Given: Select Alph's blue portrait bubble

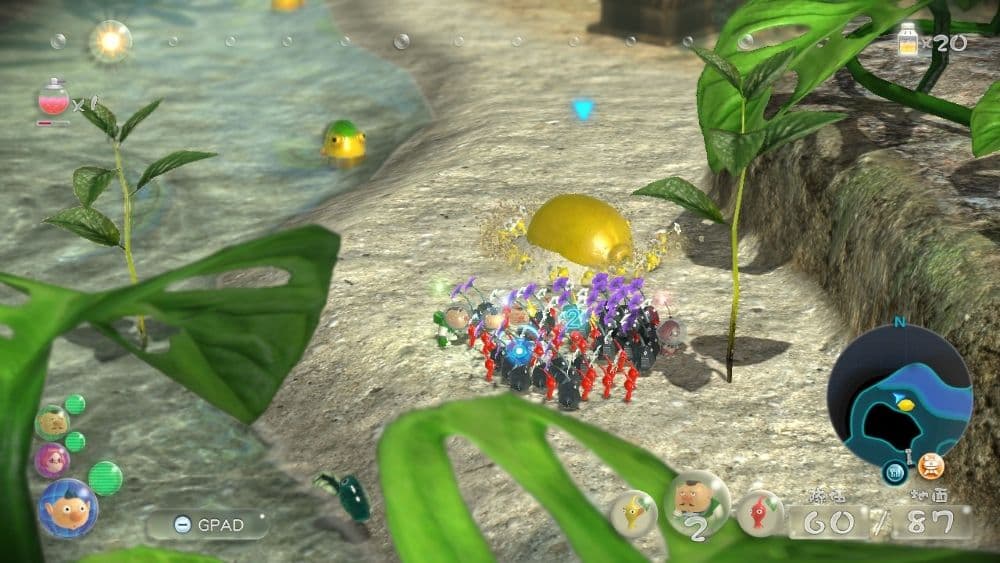Looking at the screenshot, I should [67, 508].
